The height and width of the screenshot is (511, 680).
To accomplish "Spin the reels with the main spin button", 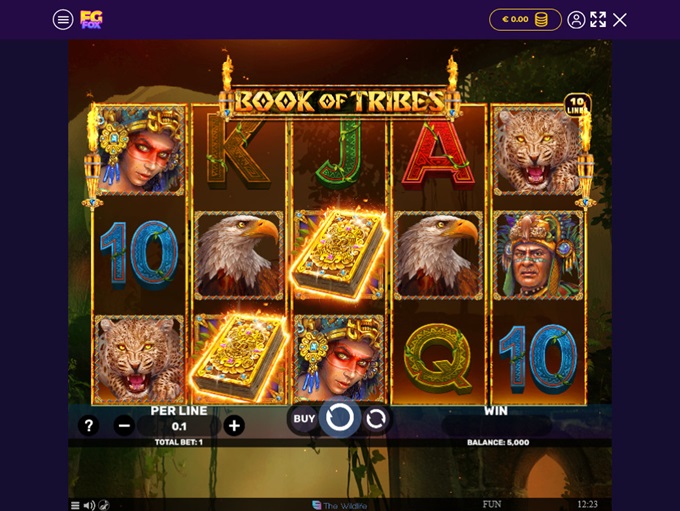I will click(340, 417).
